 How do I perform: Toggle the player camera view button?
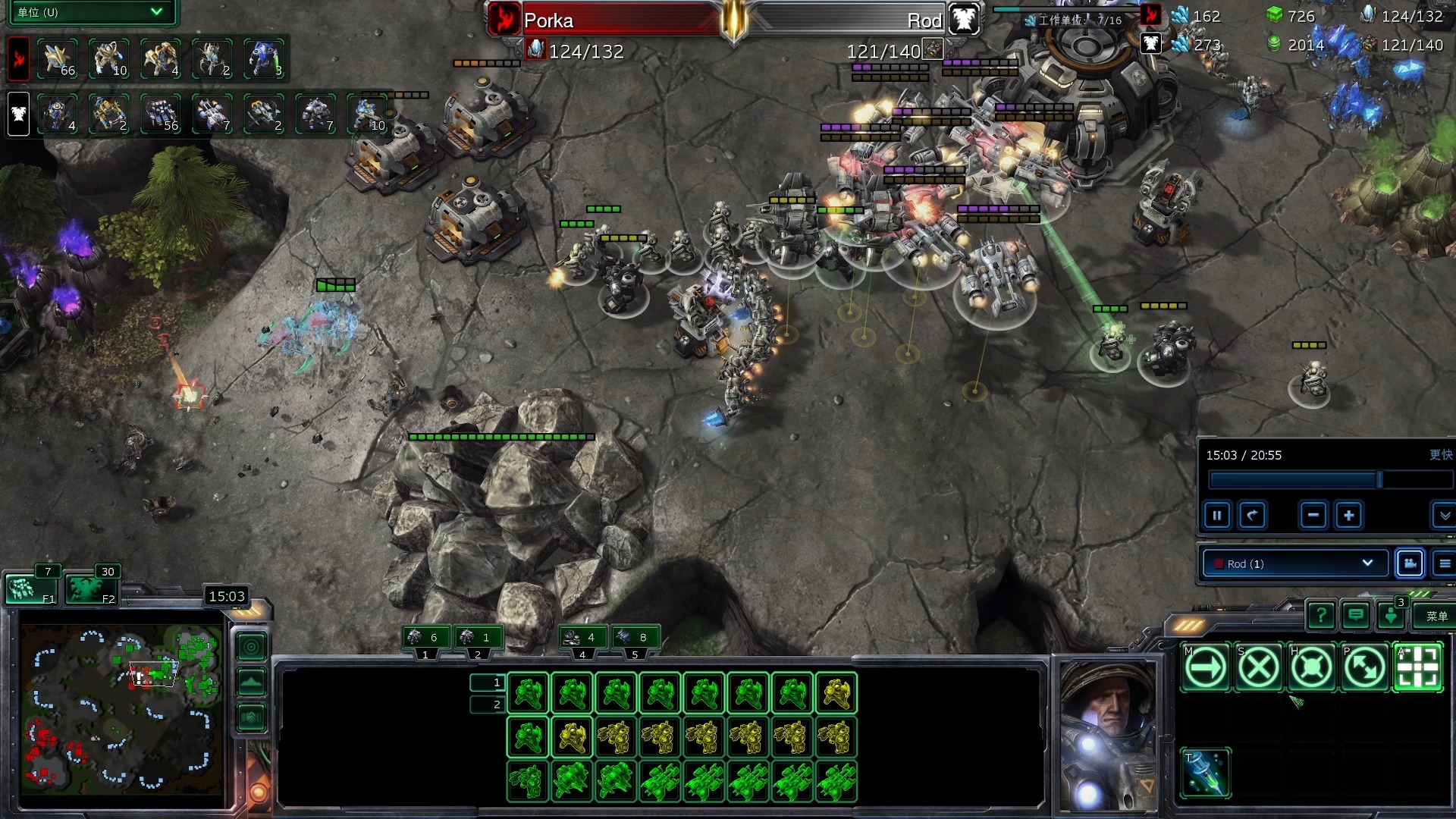point(1410,563)
